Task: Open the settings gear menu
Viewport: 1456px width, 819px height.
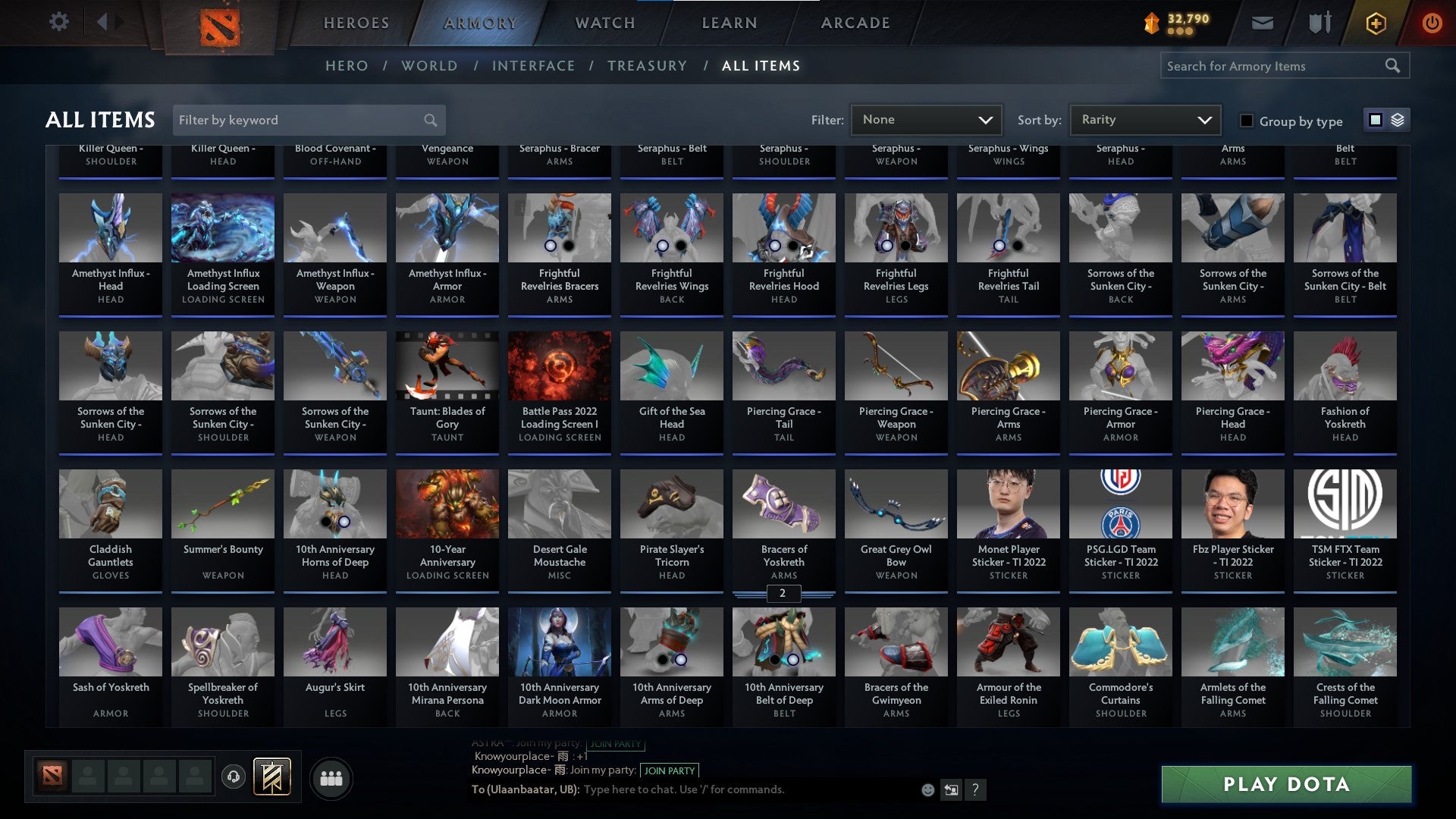Action: pos(59,22)
